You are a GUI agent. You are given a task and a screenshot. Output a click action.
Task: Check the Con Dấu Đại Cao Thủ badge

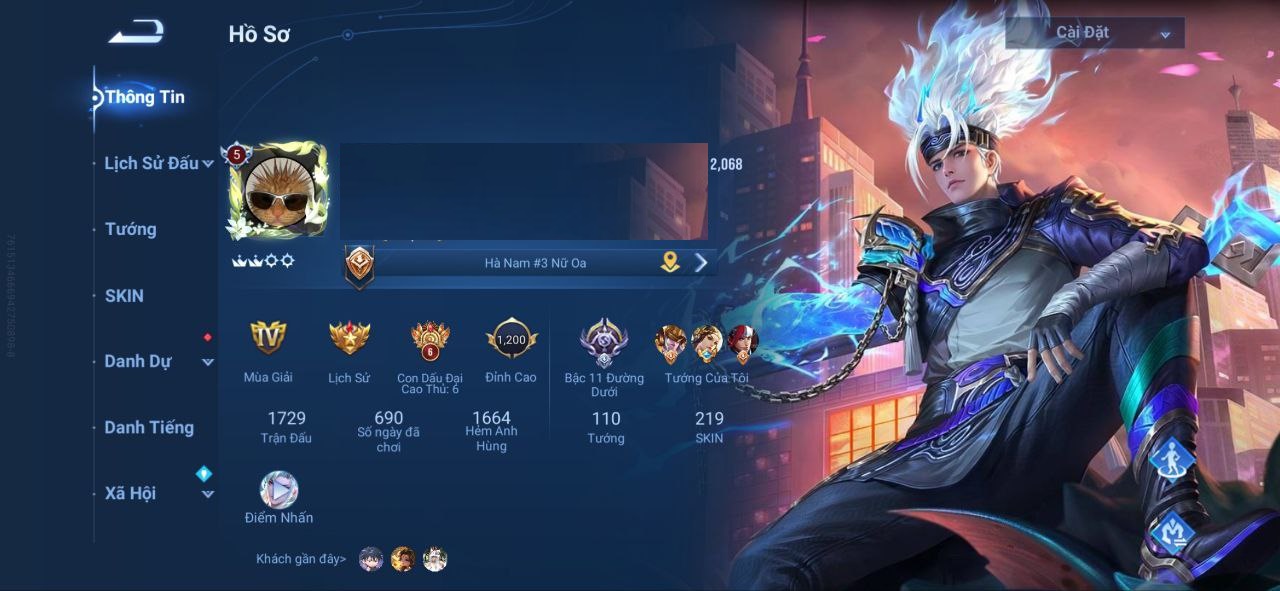[x=430, y=340]
